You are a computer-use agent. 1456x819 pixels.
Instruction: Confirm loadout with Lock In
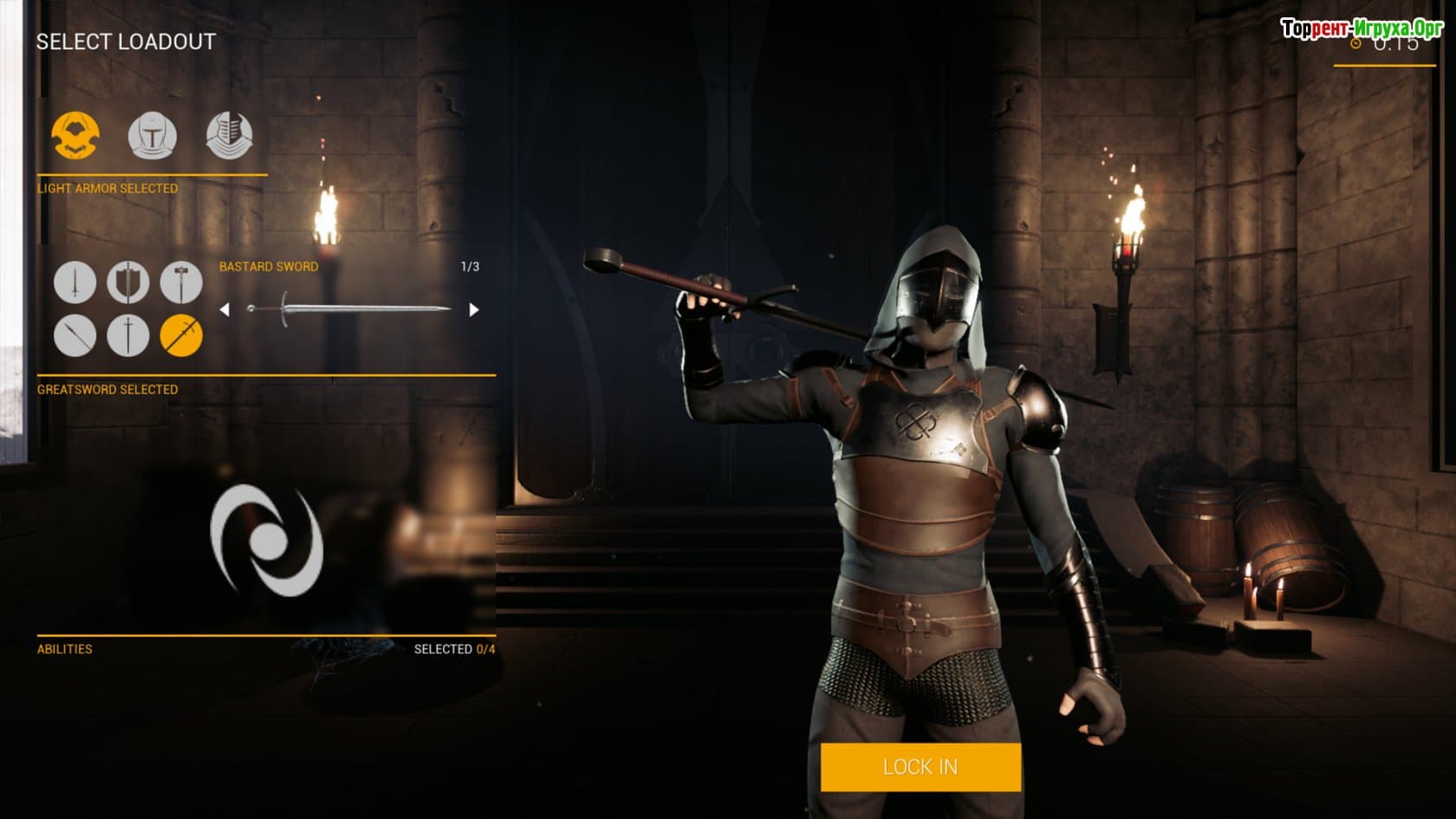point(920,767)
